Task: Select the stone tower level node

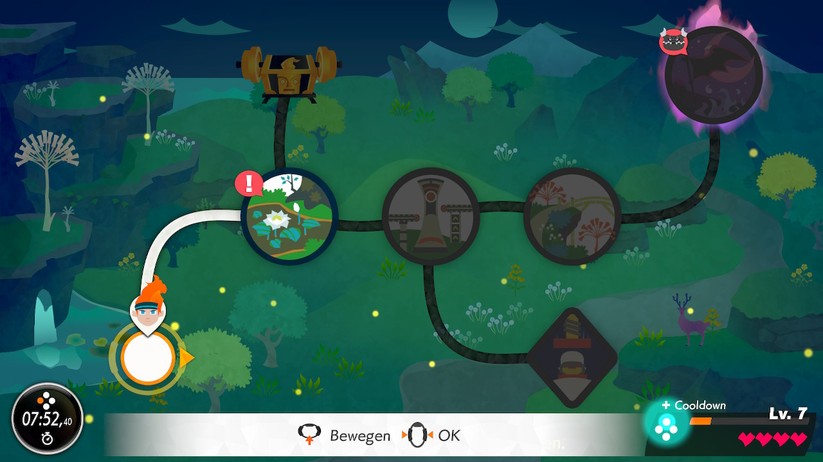Action: coord(430,214)
